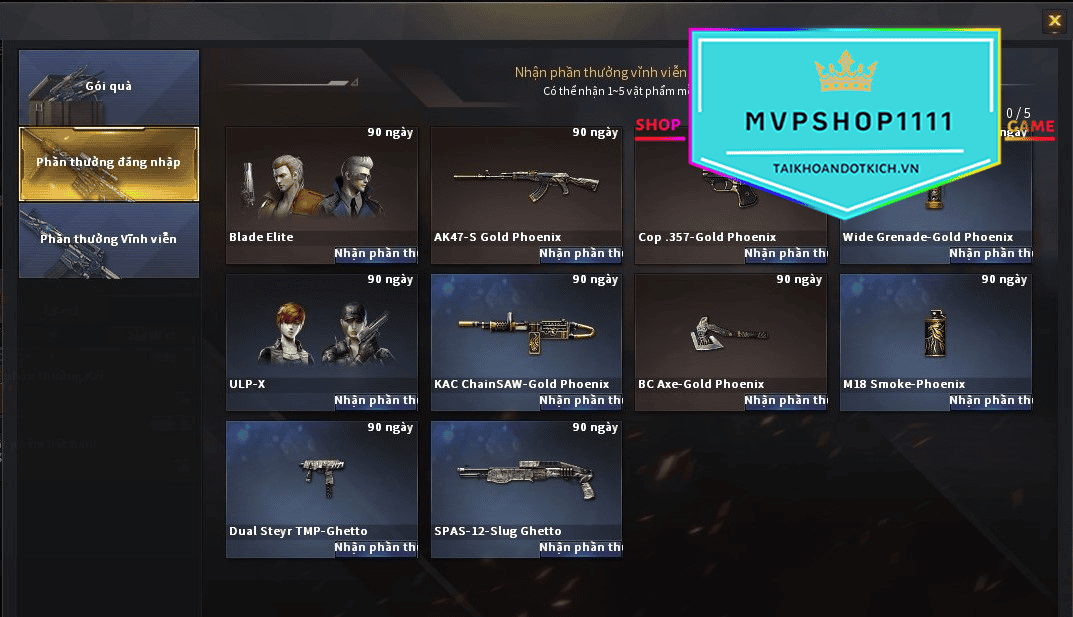The height and width of the screenshot is (617, 1073).
Task: Close the reward window
Action: tap(1053, 20)
